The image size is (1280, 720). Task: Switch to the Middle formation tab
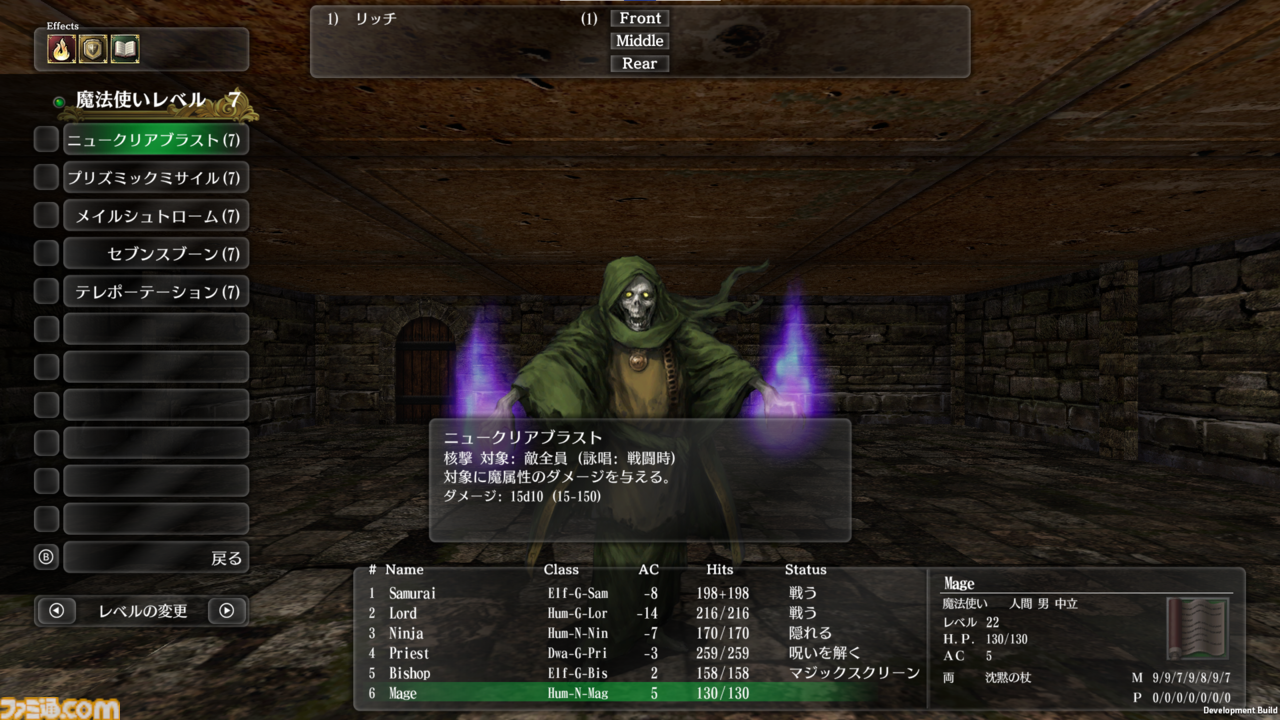[639, 40]
